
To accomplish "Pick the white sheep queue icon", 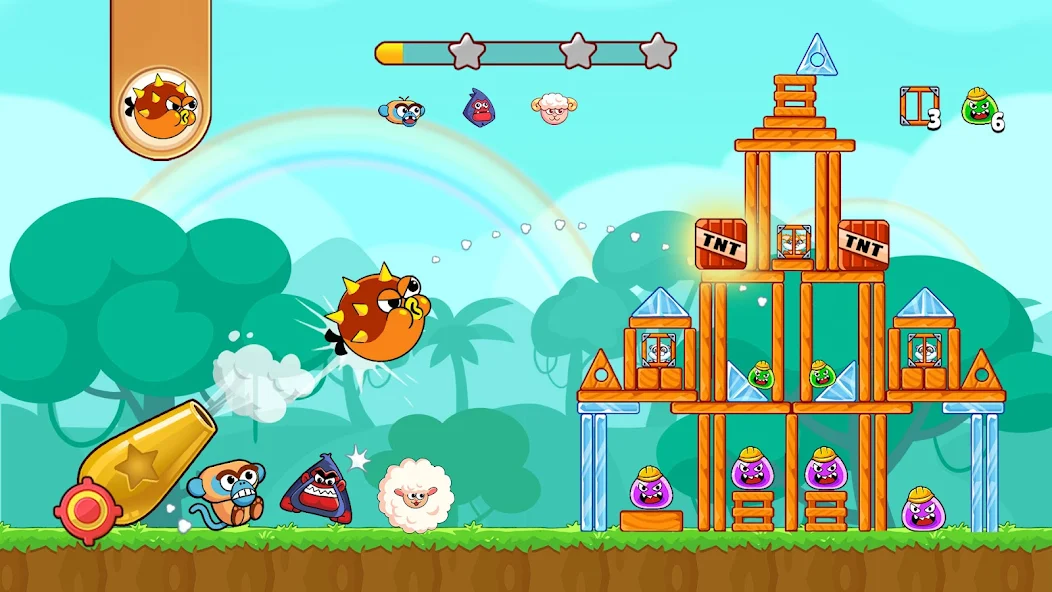I will pos(553,108).
